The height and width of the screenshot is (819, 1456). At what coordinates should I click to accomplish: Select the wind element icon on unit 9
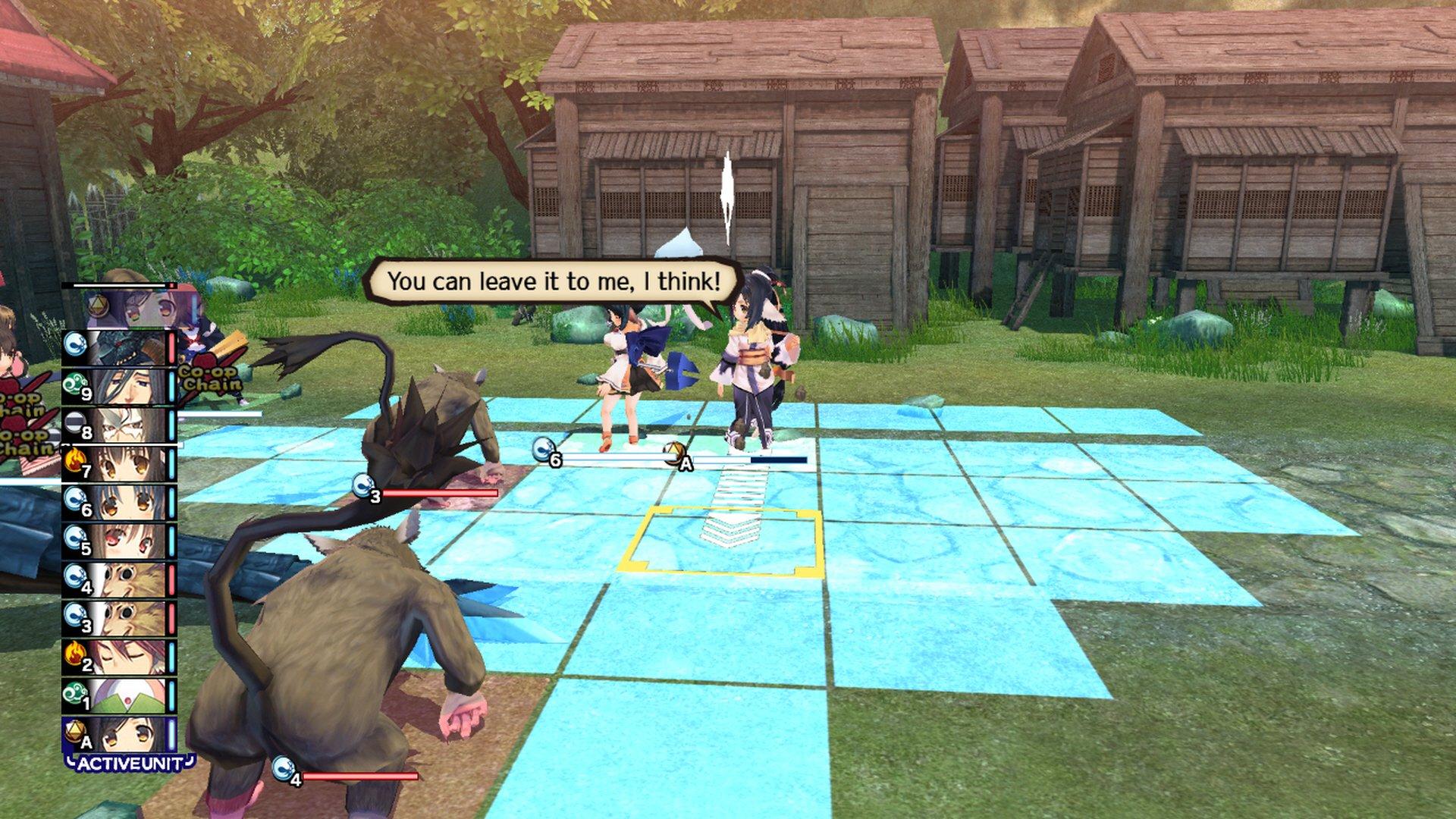pos(75,382)
